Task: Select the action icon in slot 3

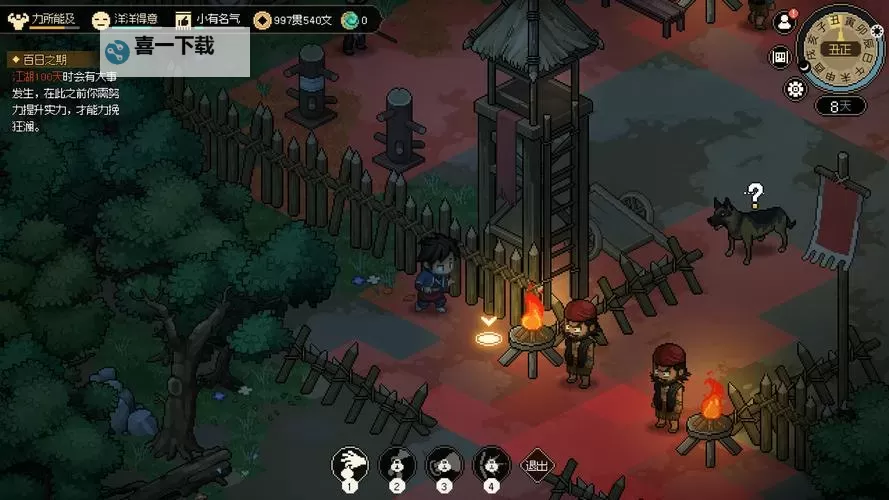Action: [443, 463]
